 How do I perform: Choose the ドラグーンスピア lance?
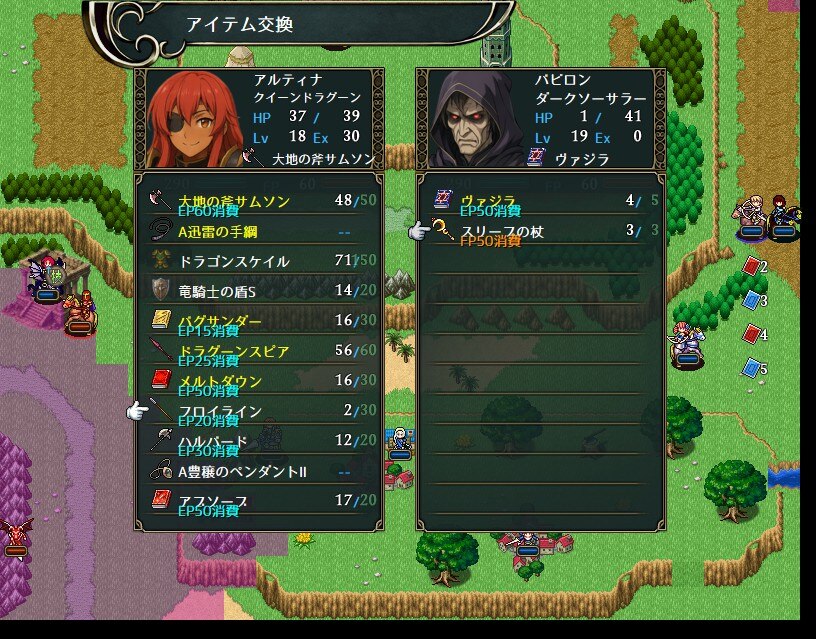[258, 351]
